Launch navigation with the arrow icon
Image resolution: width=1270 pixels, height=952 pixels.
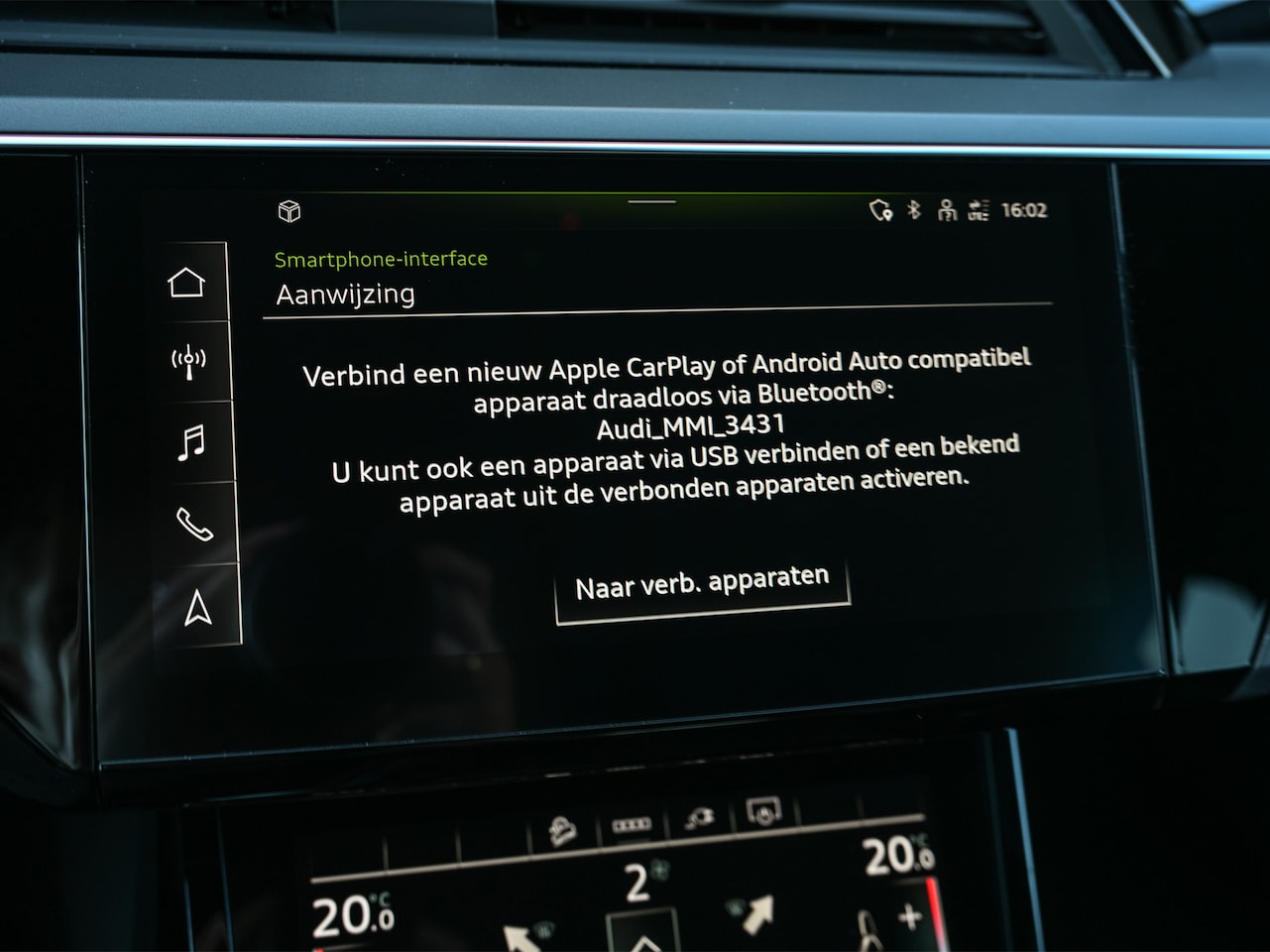click(x=198, y=608)
